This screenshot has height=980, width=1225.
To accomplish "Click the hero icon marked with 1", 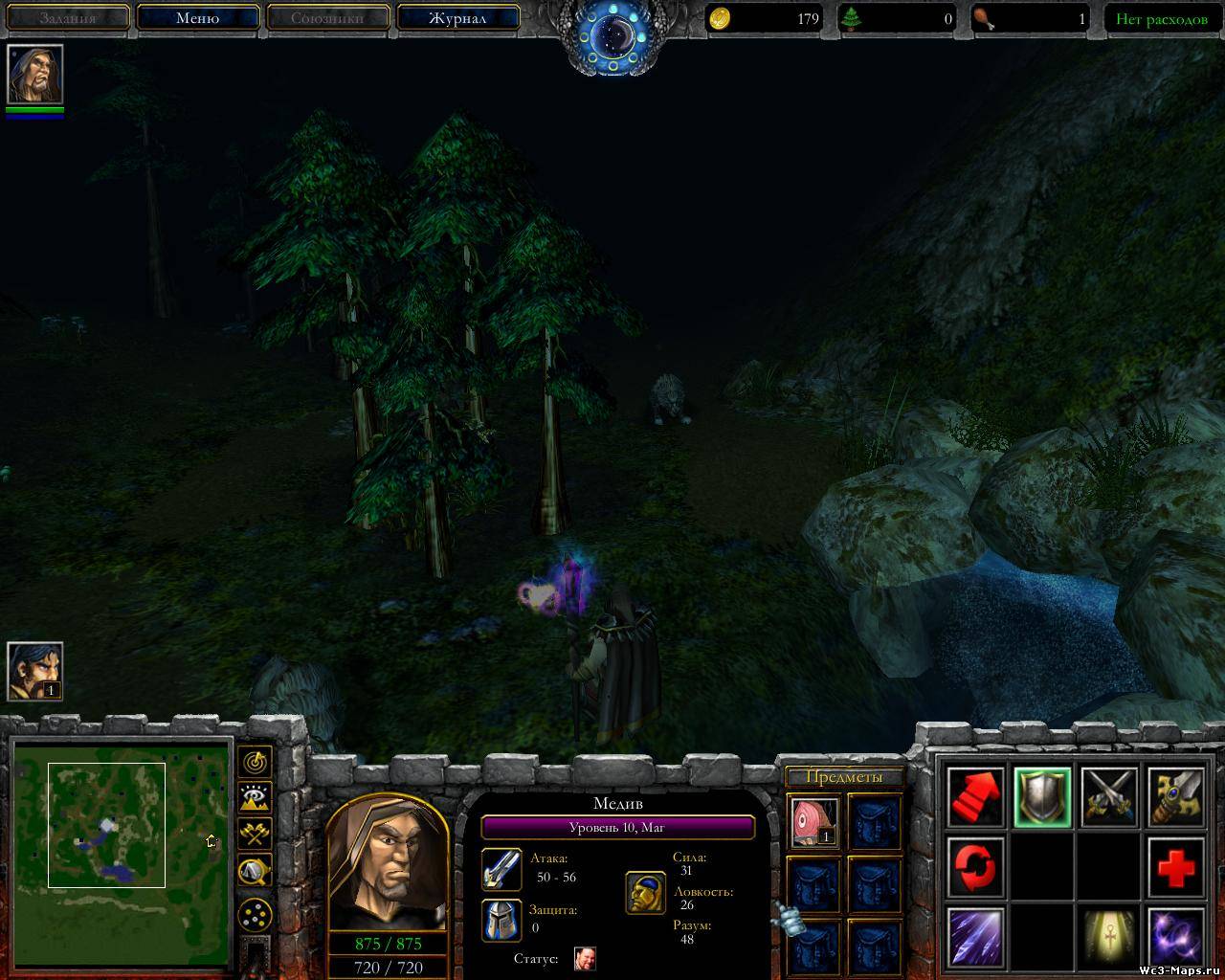I will coord(35,671).
